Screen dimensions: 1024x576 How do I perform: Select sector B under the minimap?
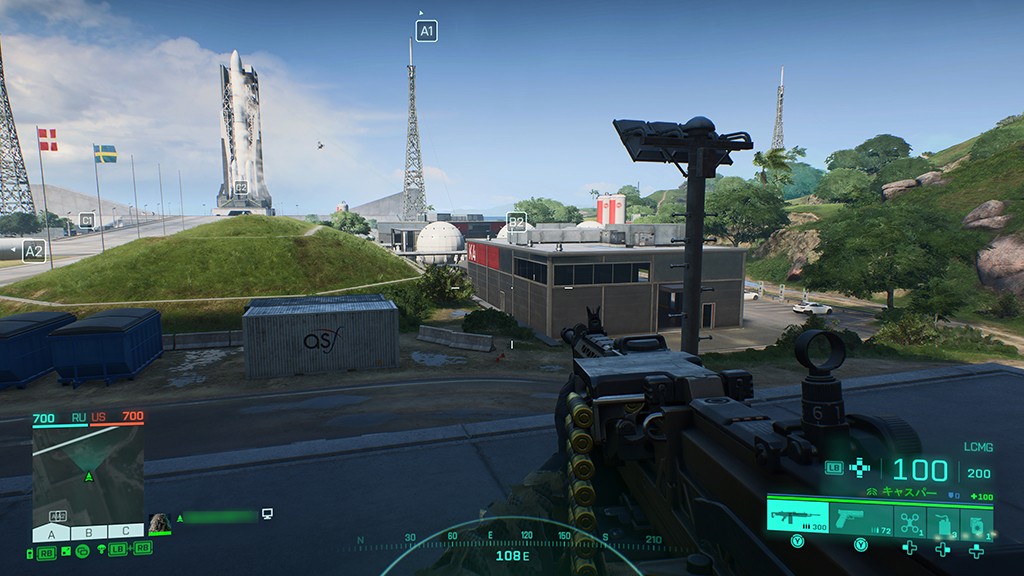(x=88, y=532)
